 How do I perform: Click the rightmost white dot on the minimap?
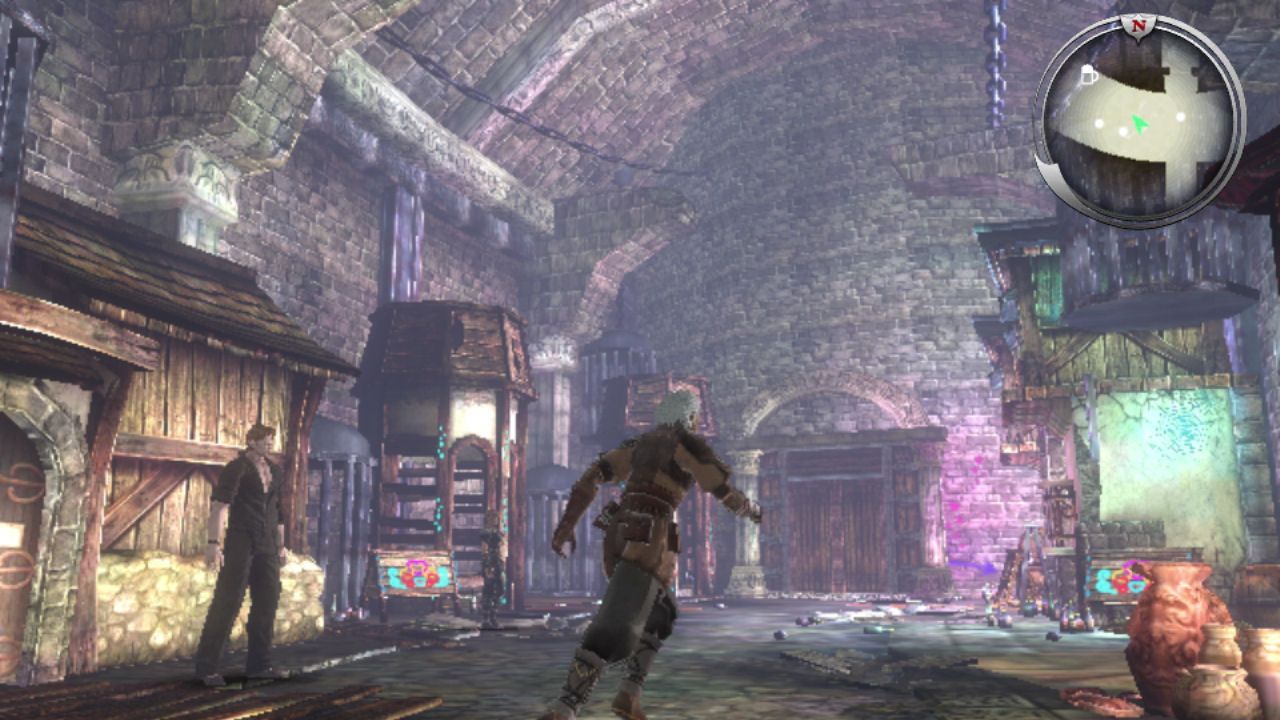[x=1180, y=118]
